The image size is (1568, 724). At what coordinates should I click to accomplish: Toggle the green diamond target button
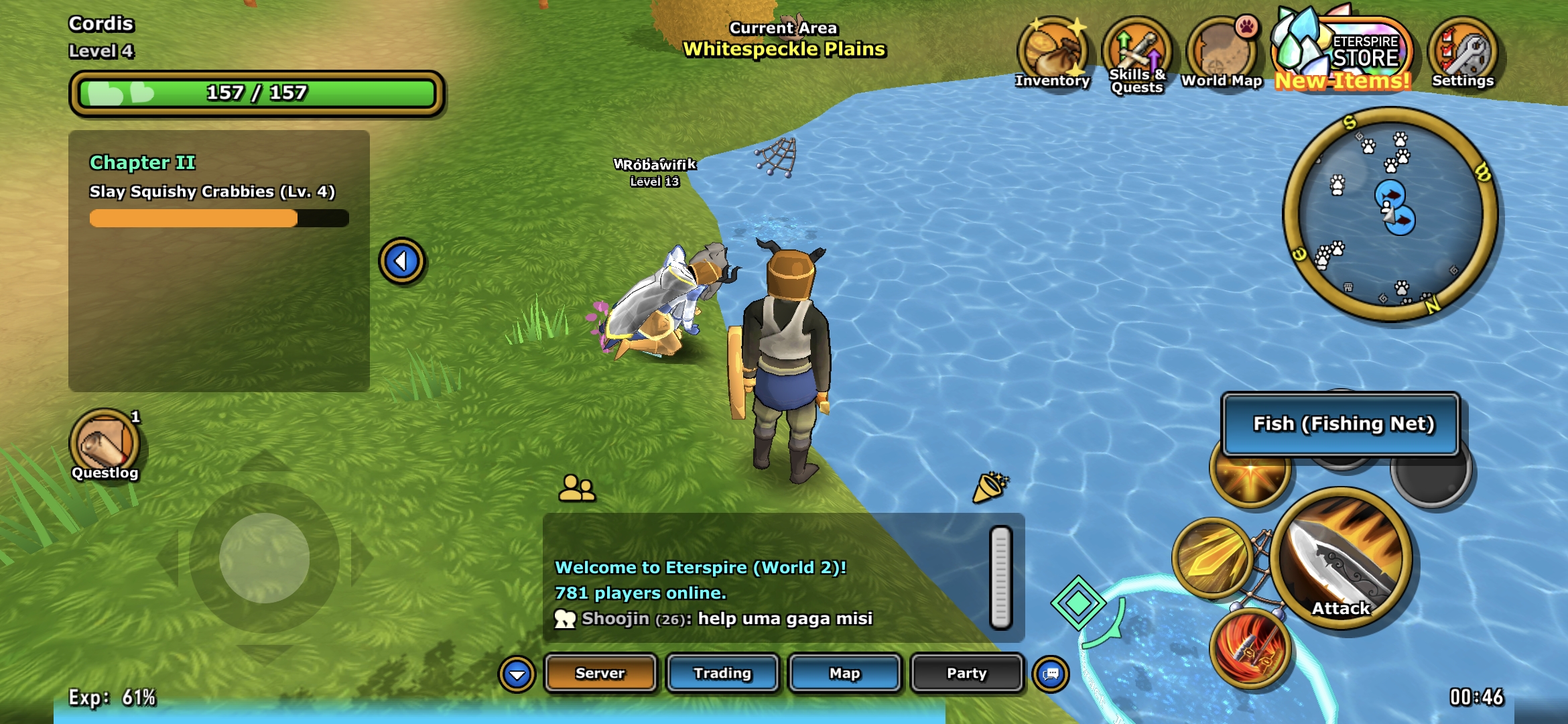coord(1078,603)
